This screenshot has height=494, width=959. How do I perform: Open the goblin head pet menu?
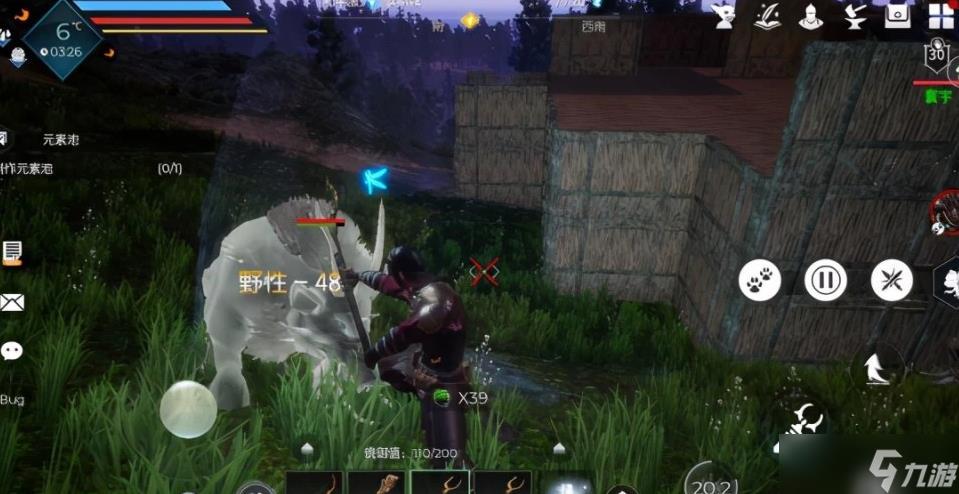click(724, 15)
